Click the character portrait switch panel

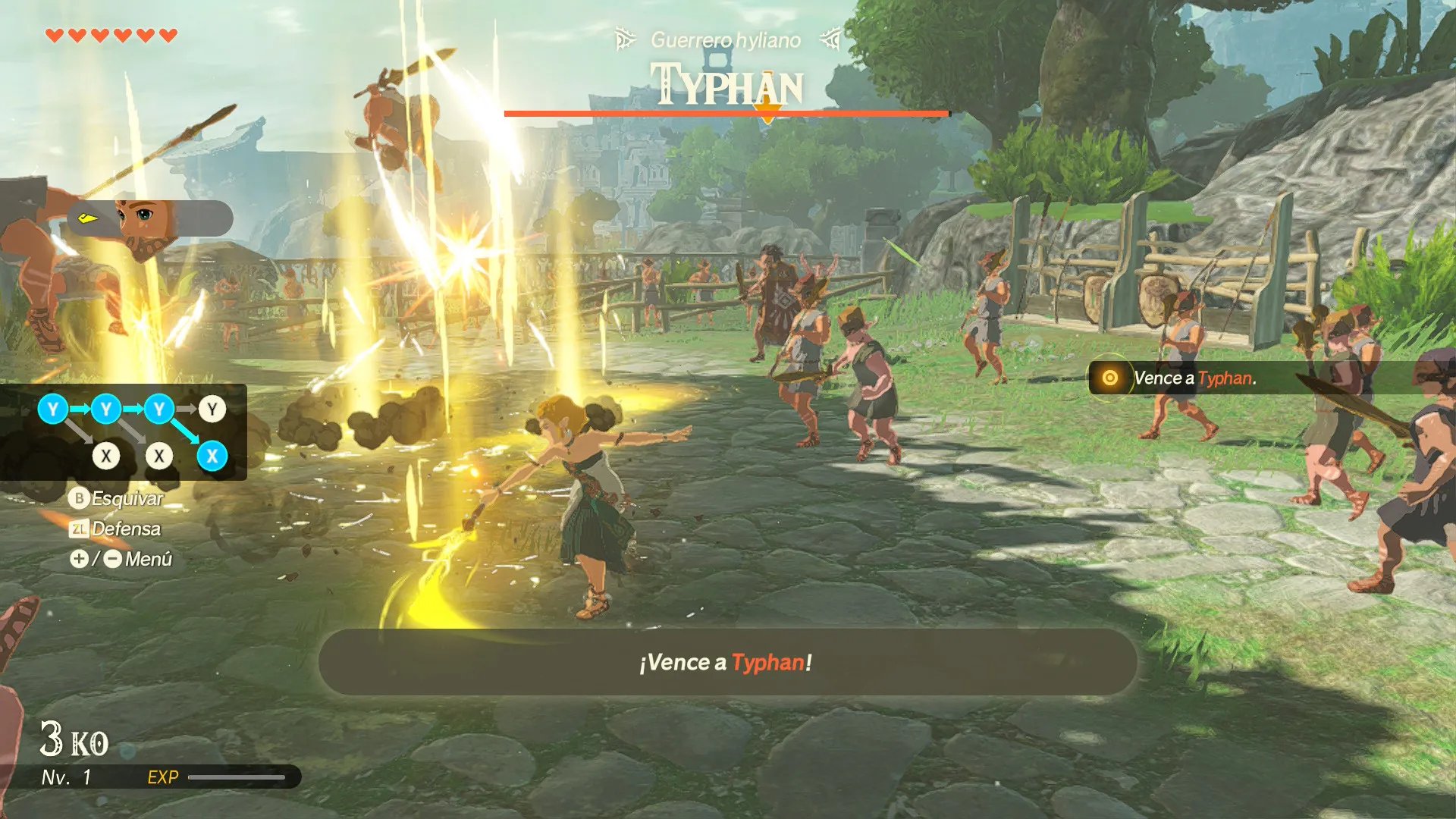tap(150, 219)
